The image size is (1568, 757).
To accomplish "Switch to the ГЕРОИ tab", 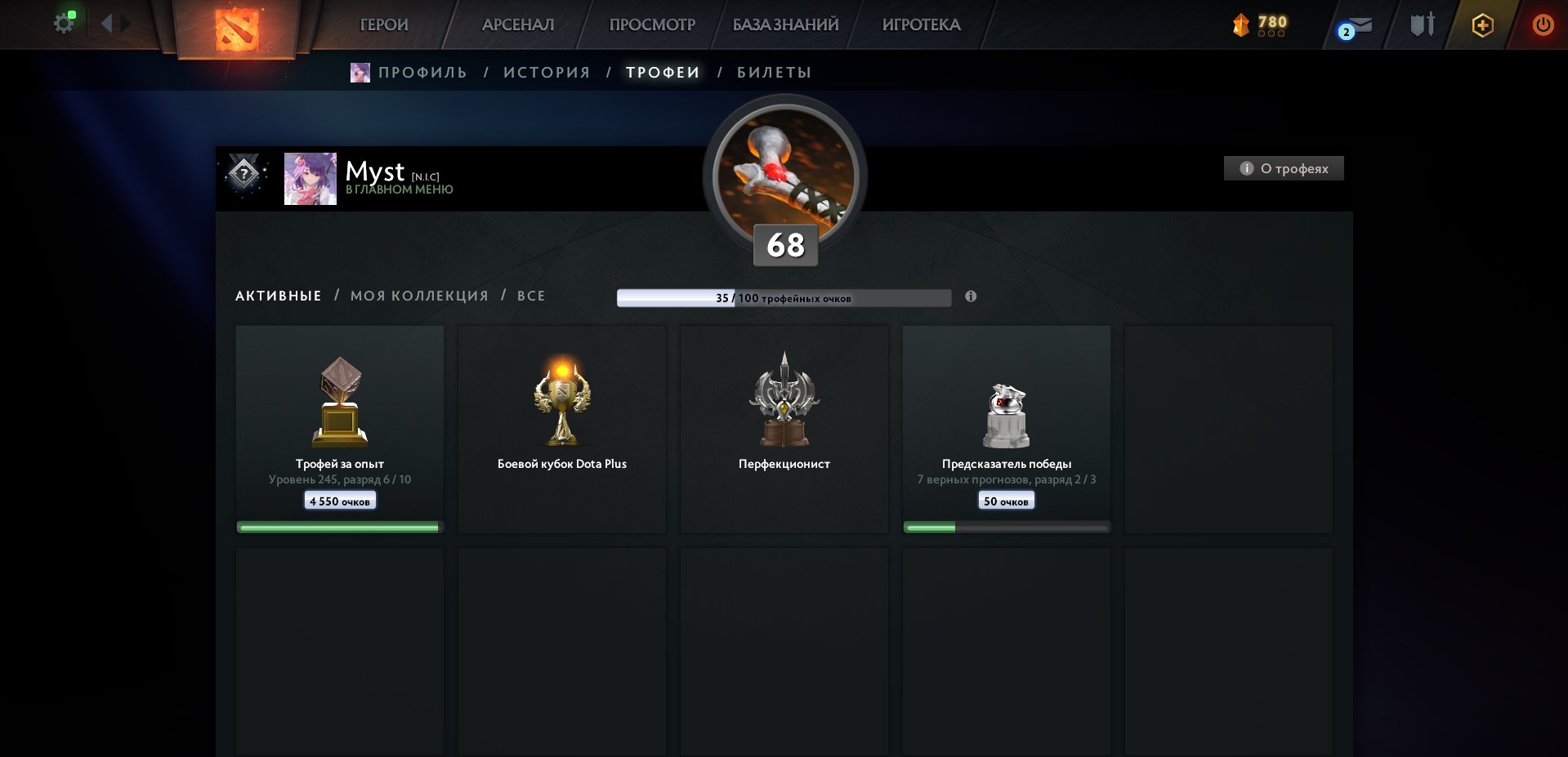I will coord(385,24).
